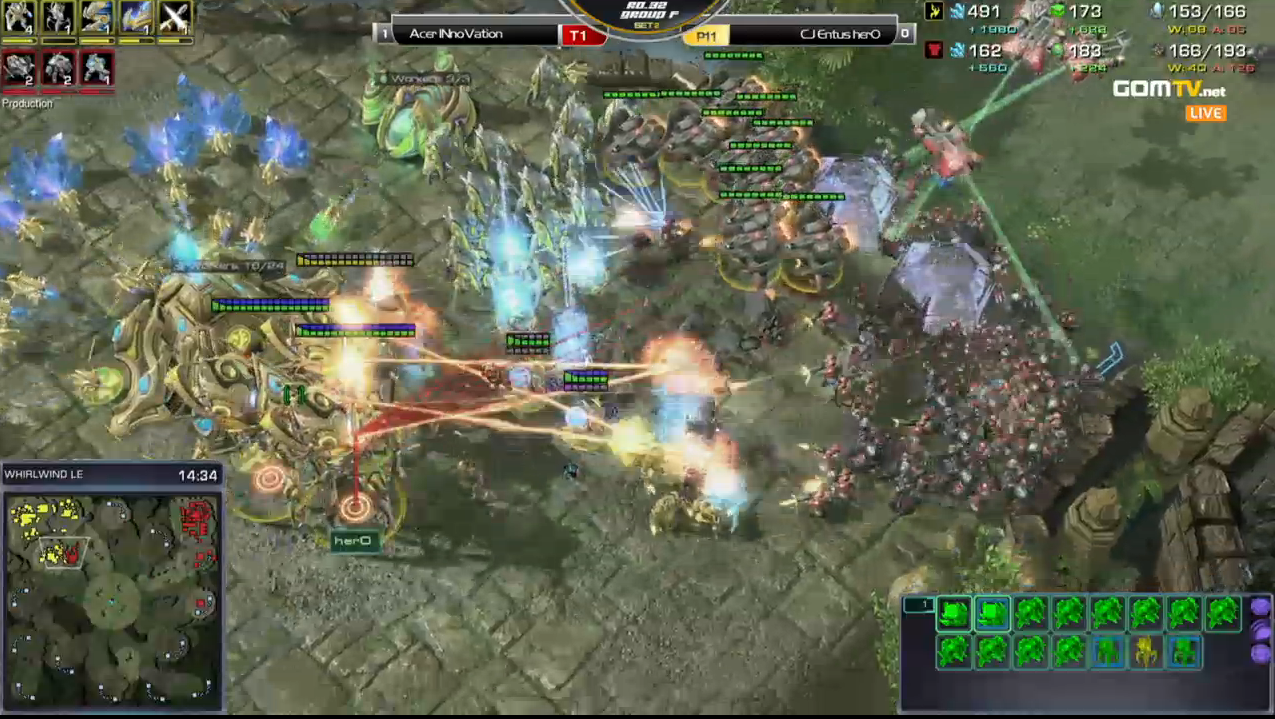Click the Protoss production icon showing count 4
This screenshot has width=1275, height=719.
tap(19, 18)
